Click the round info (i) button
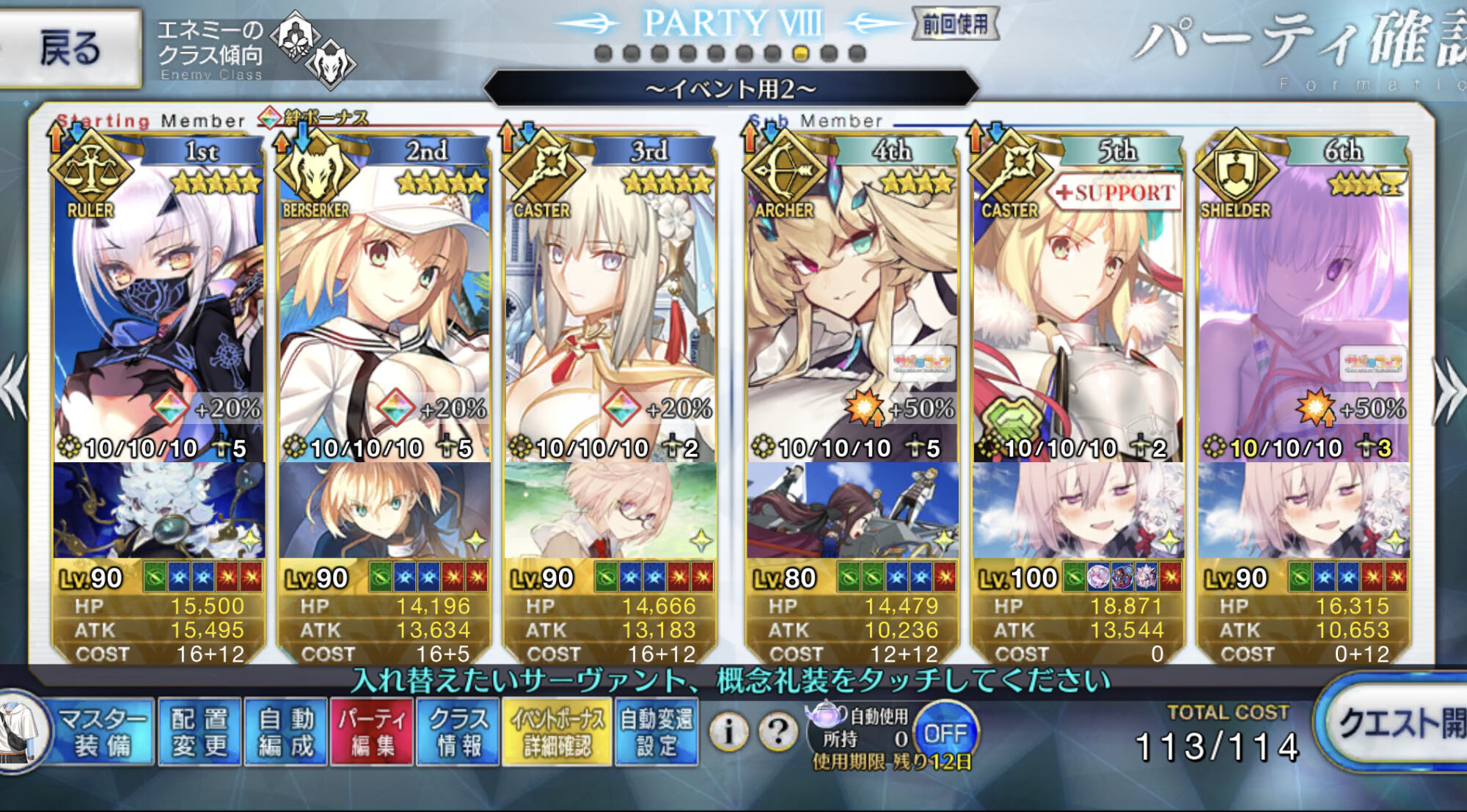This screenshot has height=812, width=1467. point(728,731)
